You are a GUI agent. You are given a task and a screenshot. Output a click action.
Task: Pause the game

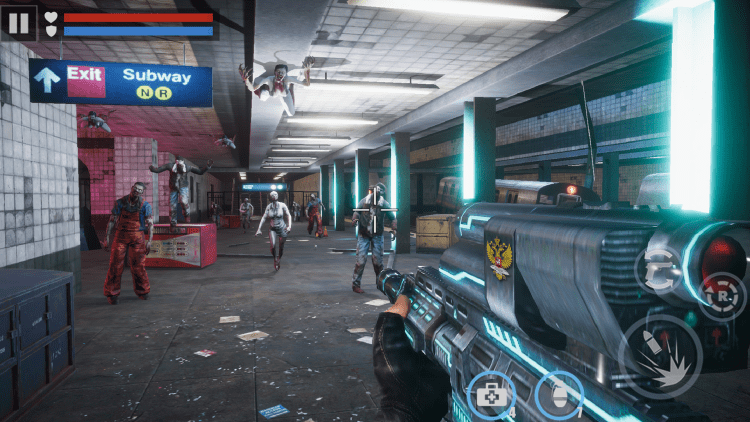(x=19, y=22)
